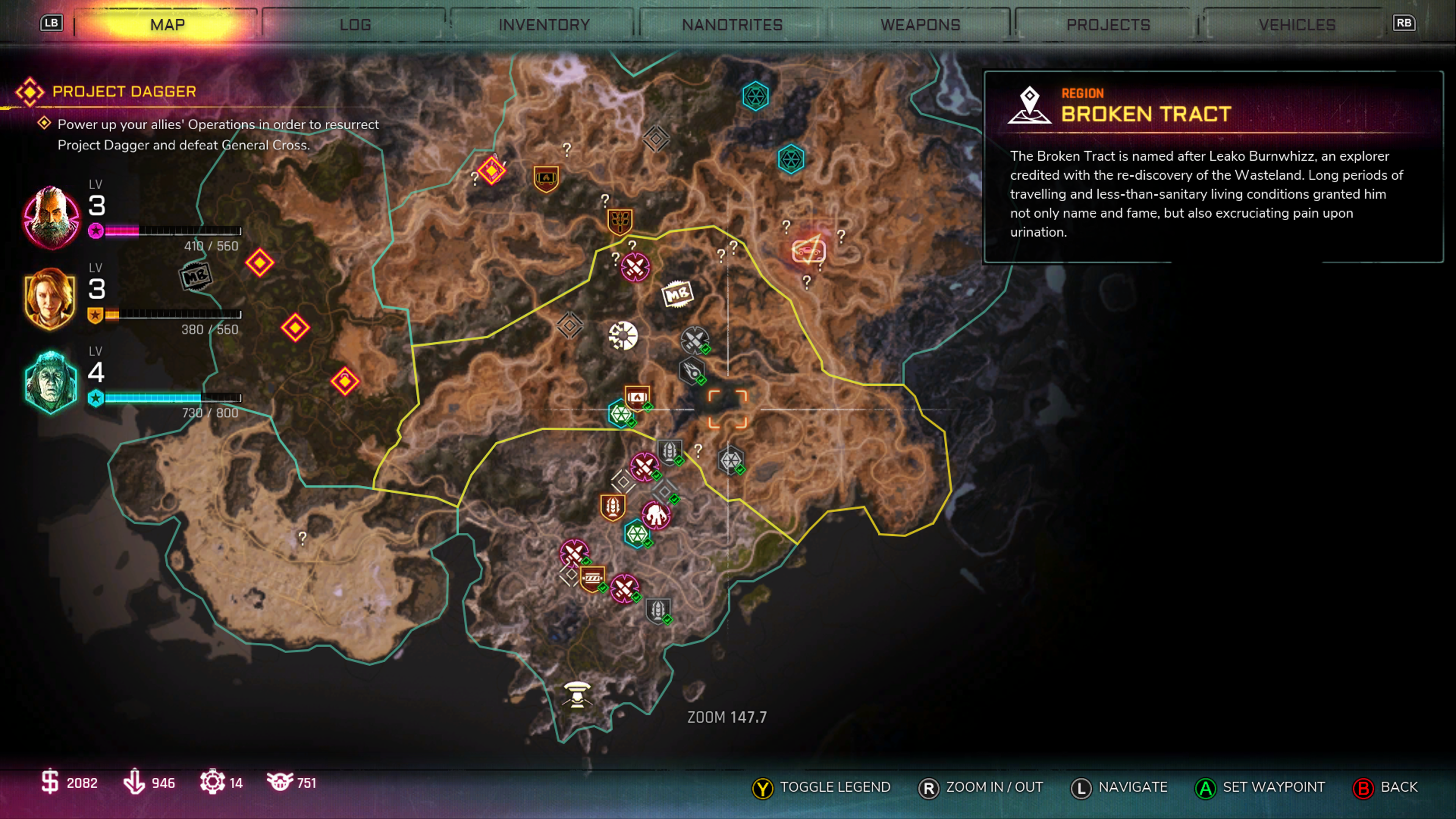
Task: Select the bearded ally portrait
Action: (51, 217)
